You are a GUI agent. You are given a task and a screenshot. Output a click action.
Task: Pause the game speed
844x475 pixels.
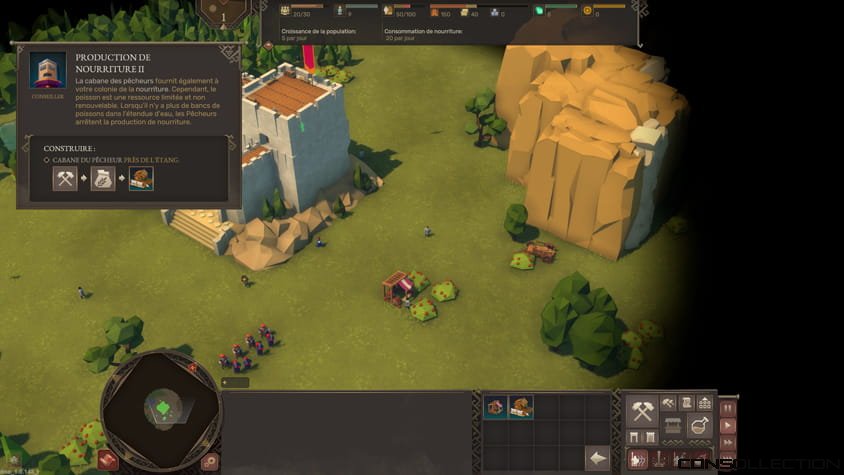click(727, 407)
